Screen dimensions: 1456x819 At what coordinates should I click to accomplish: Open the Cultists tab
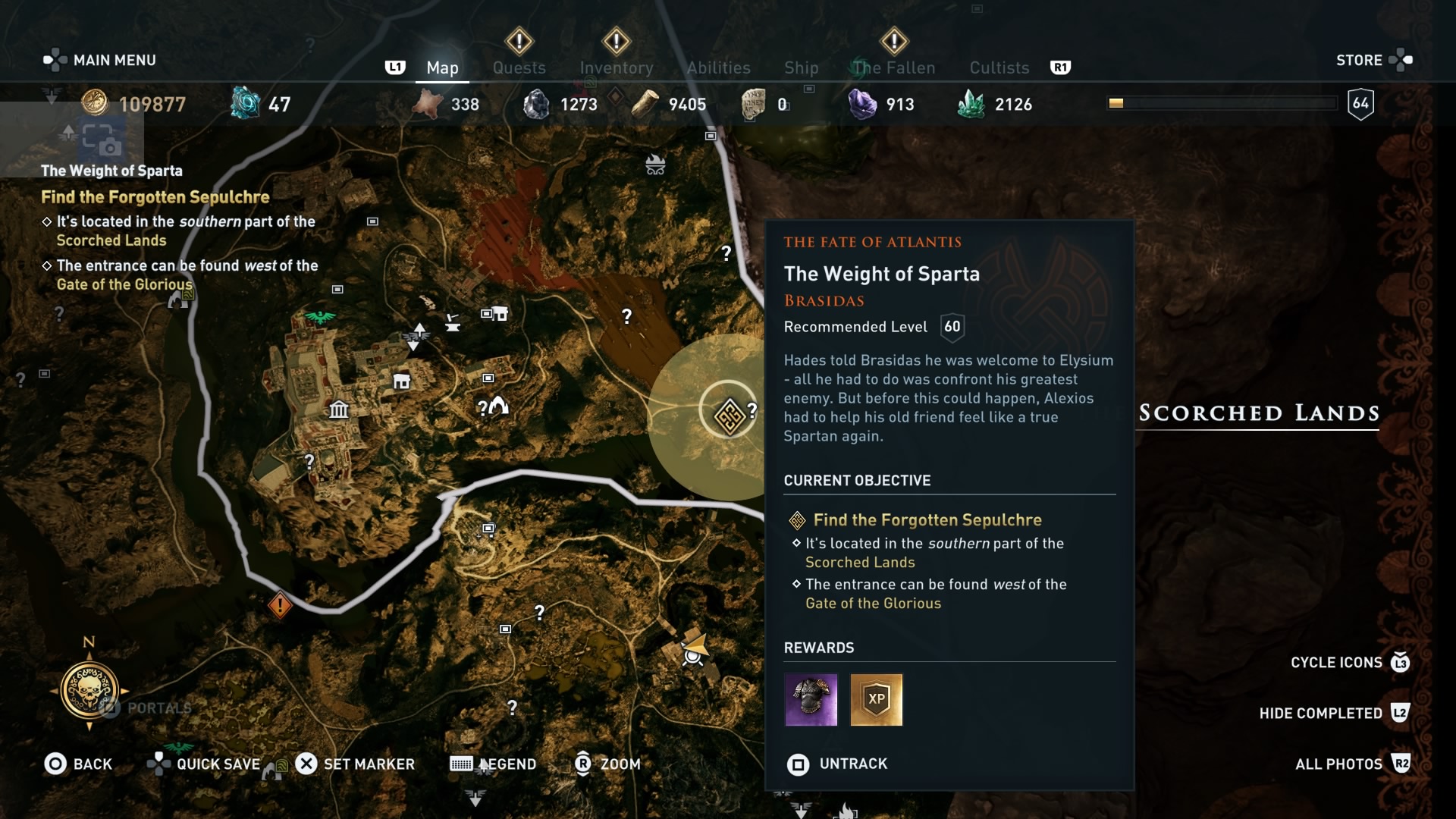tap(999, 67)
